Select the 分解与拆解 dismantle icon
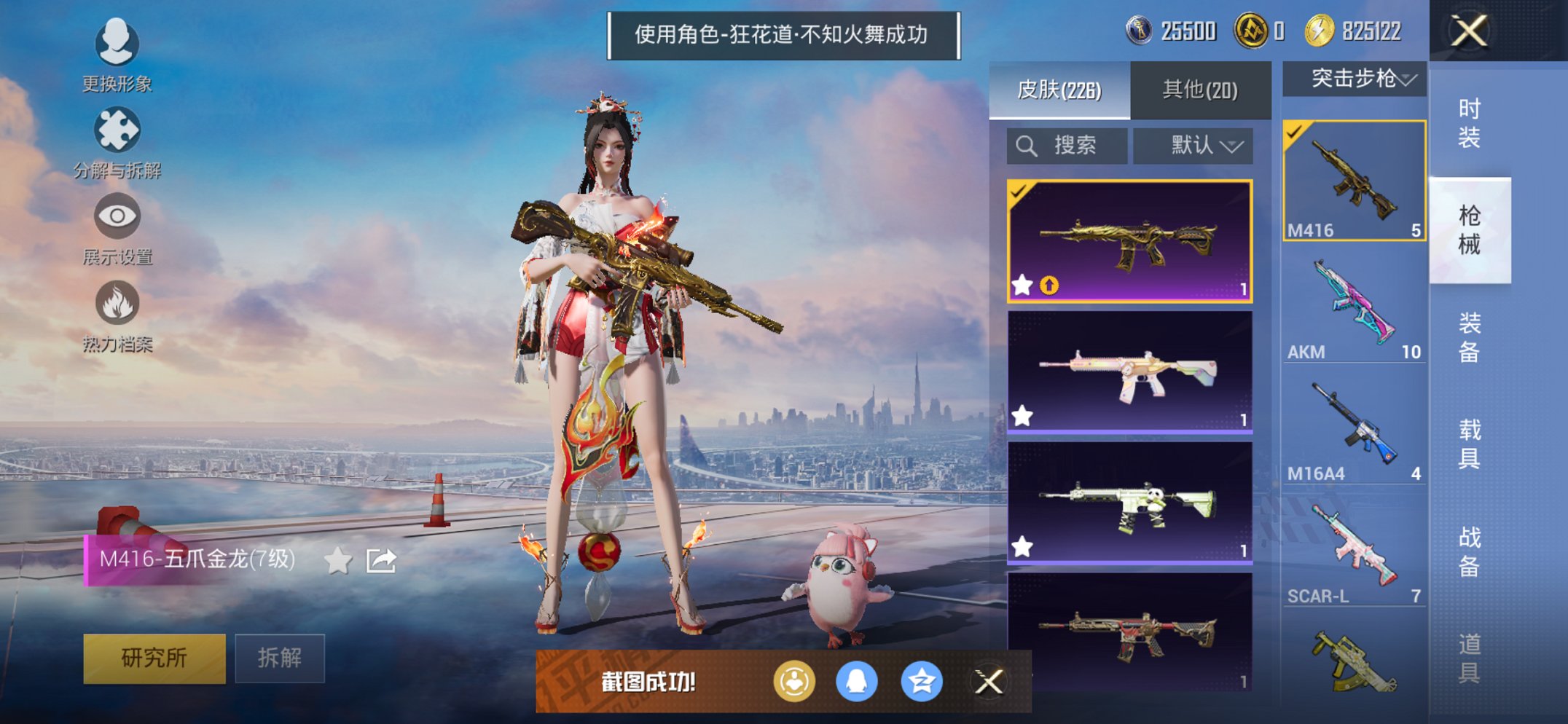The width and height of the screenshot is (1568, 724). click(117, 130)
